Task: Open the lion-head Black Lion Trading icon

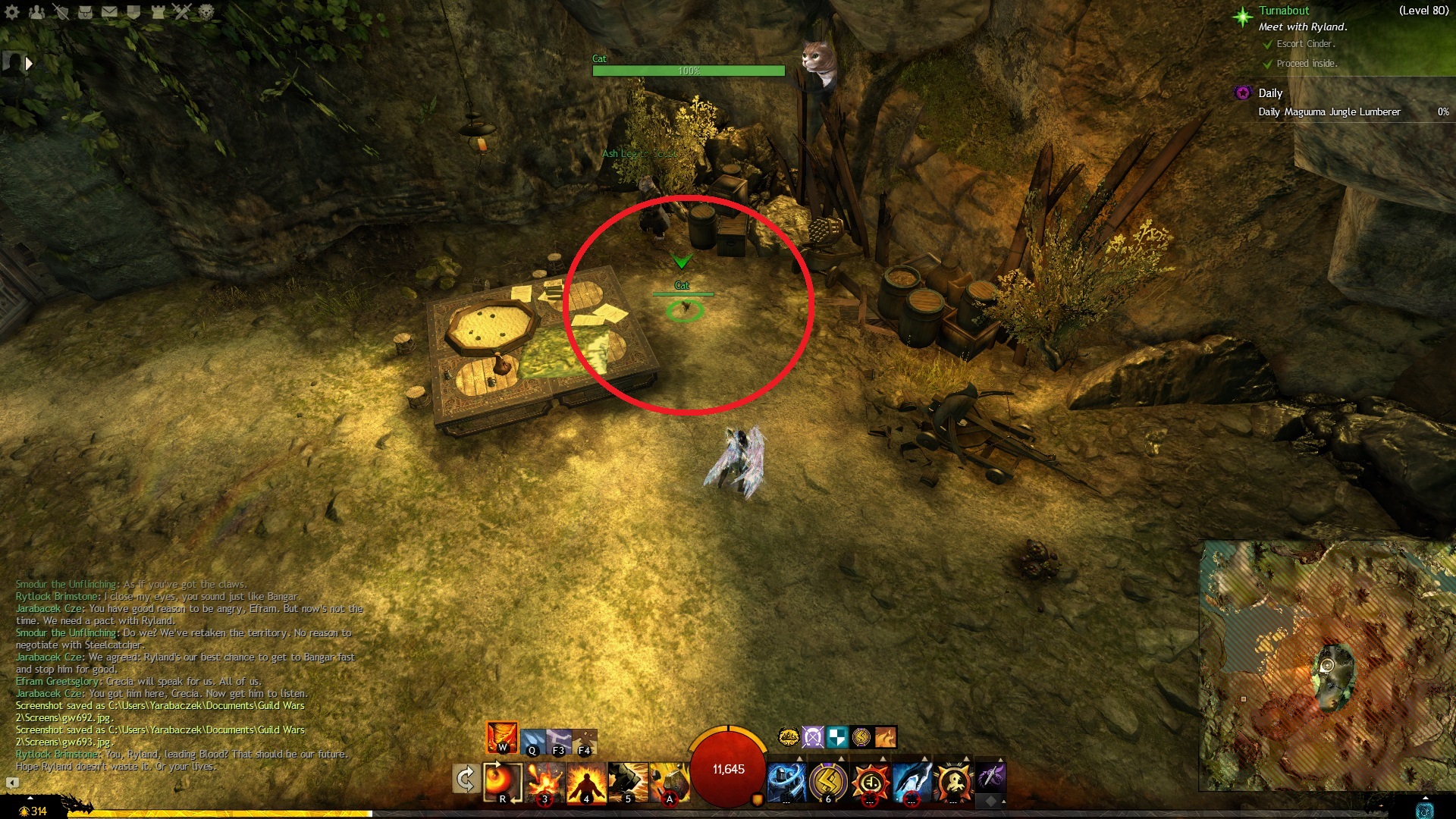Action: point(206,11)
